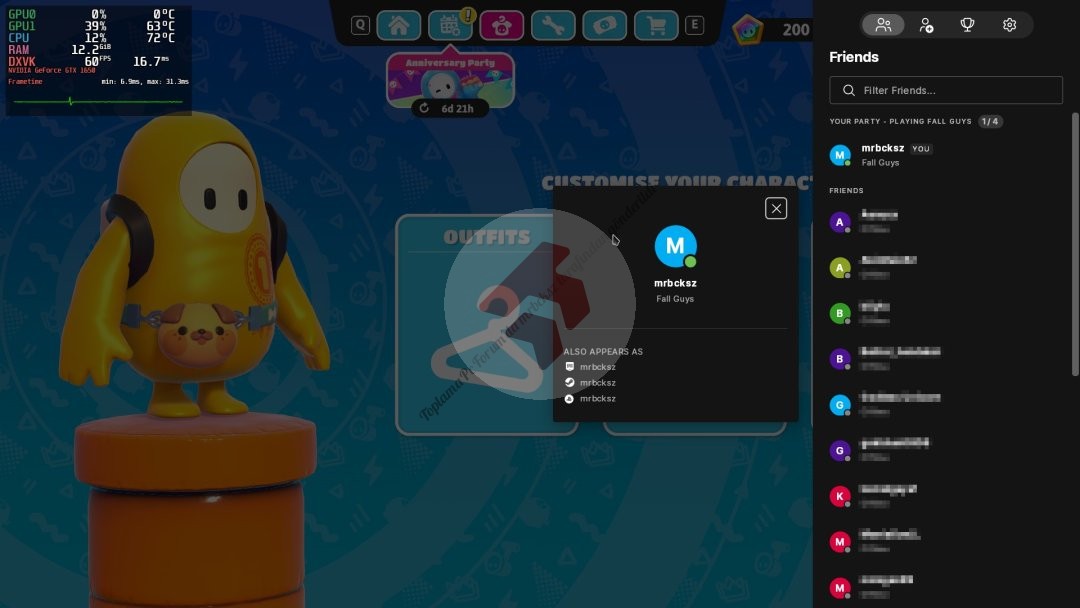Switch to the Friends list tab
This screenshot has height=608, width=1080.
point(883,25)
